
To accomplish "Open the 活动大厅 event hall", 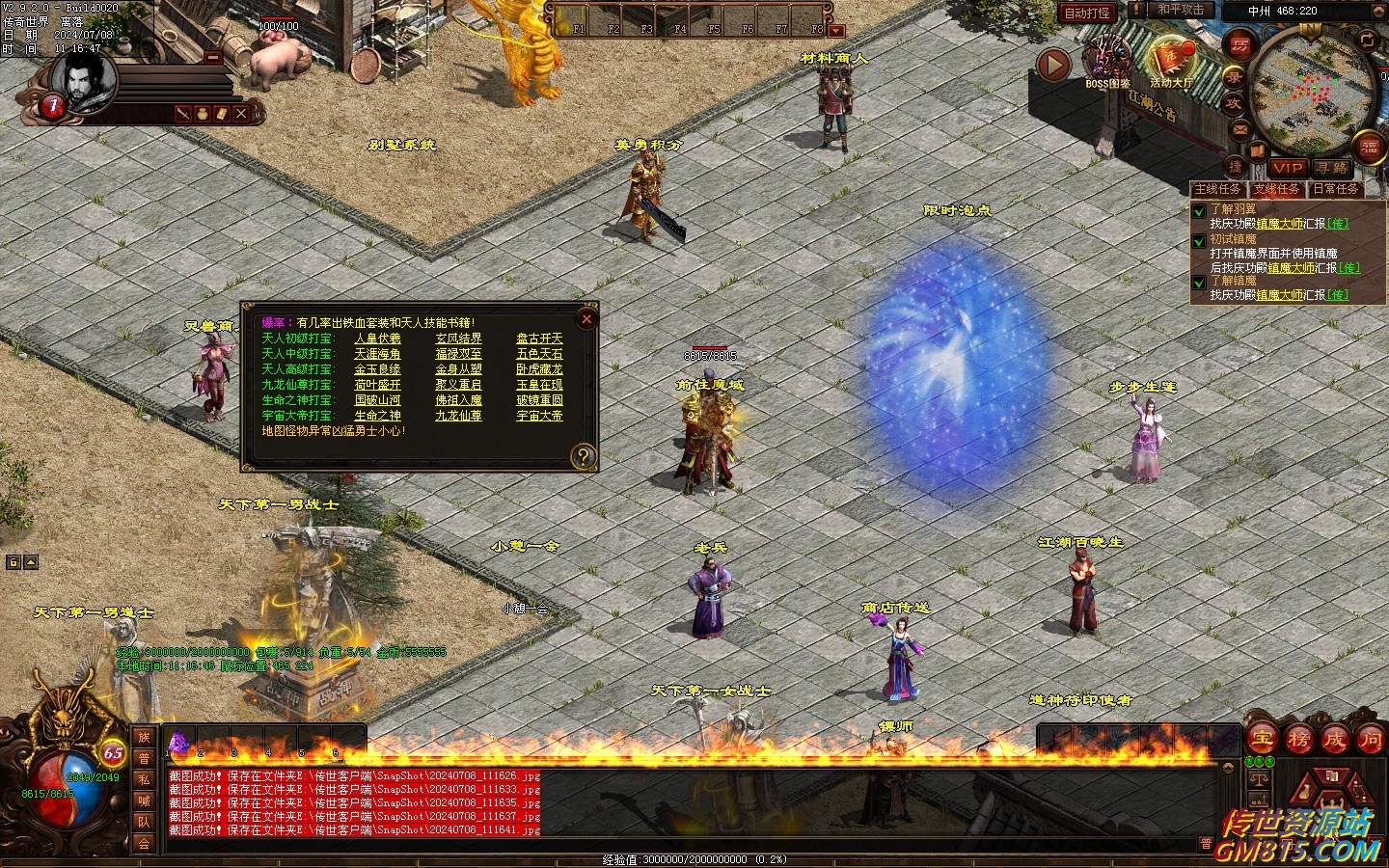I will [1171, 60].
